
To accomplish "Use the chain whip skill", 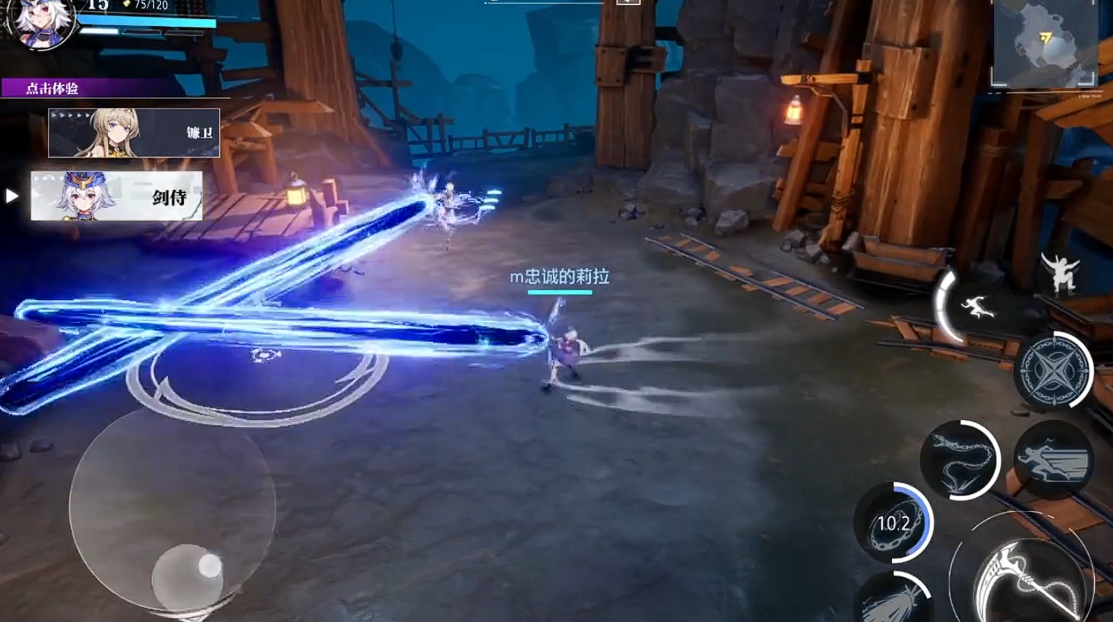I will (x=958, y=460).
